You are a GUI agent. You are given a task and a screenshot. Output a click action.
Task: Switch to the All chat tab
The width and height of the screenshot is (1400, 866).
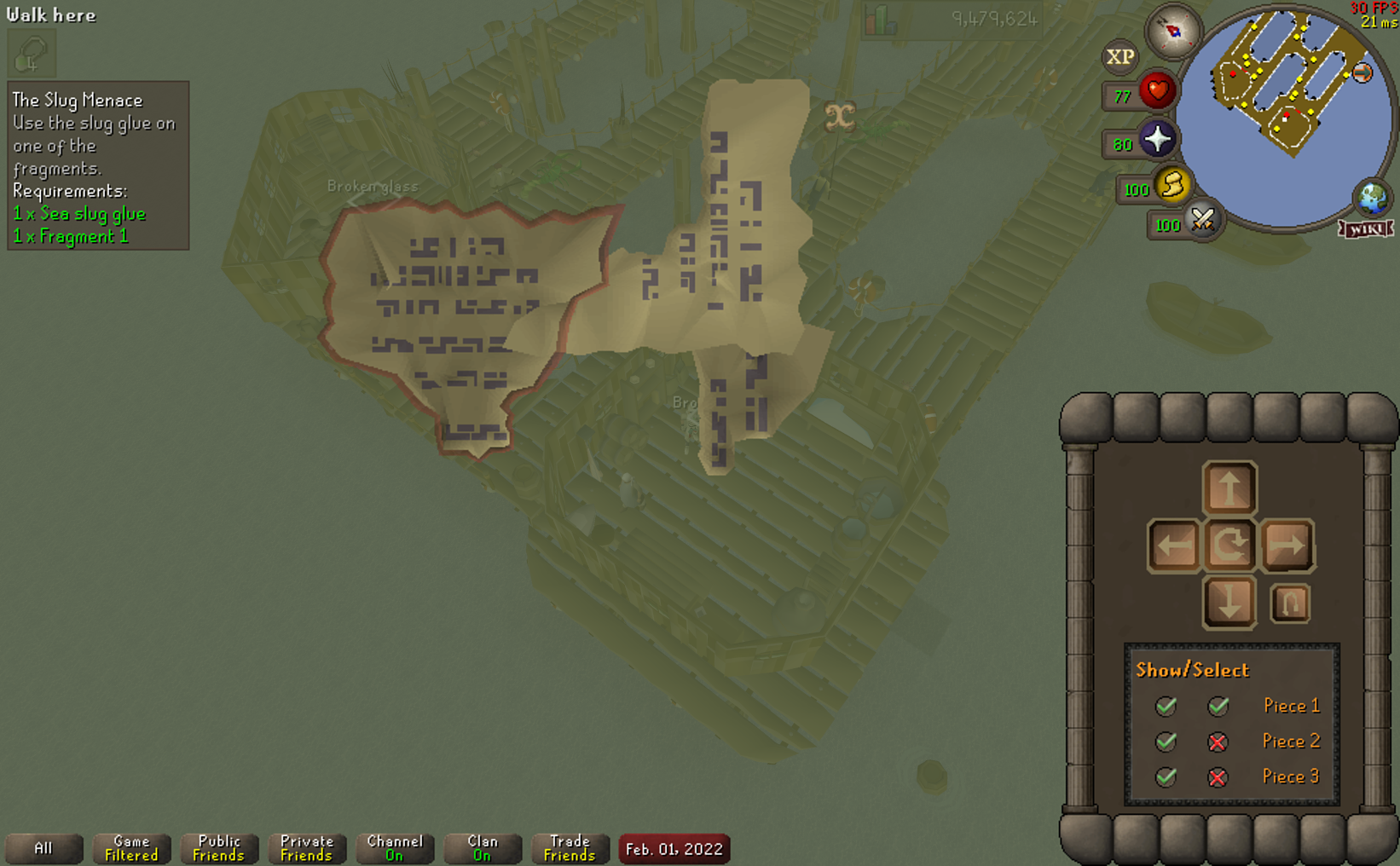click(43, 848)
